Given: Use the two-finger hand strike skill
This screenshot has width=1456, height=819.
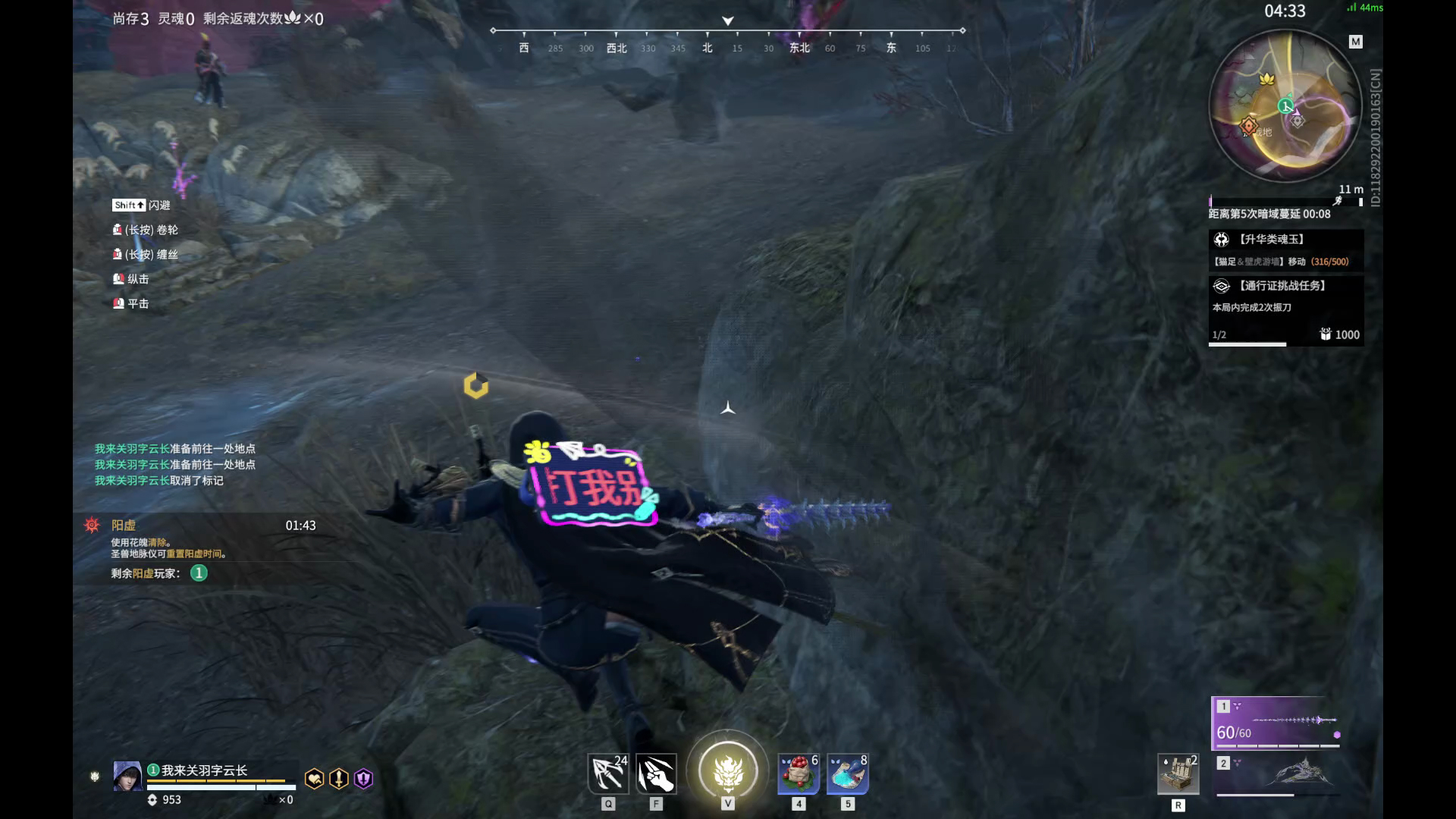Looking at the screenshot, I should pos(656,774).
